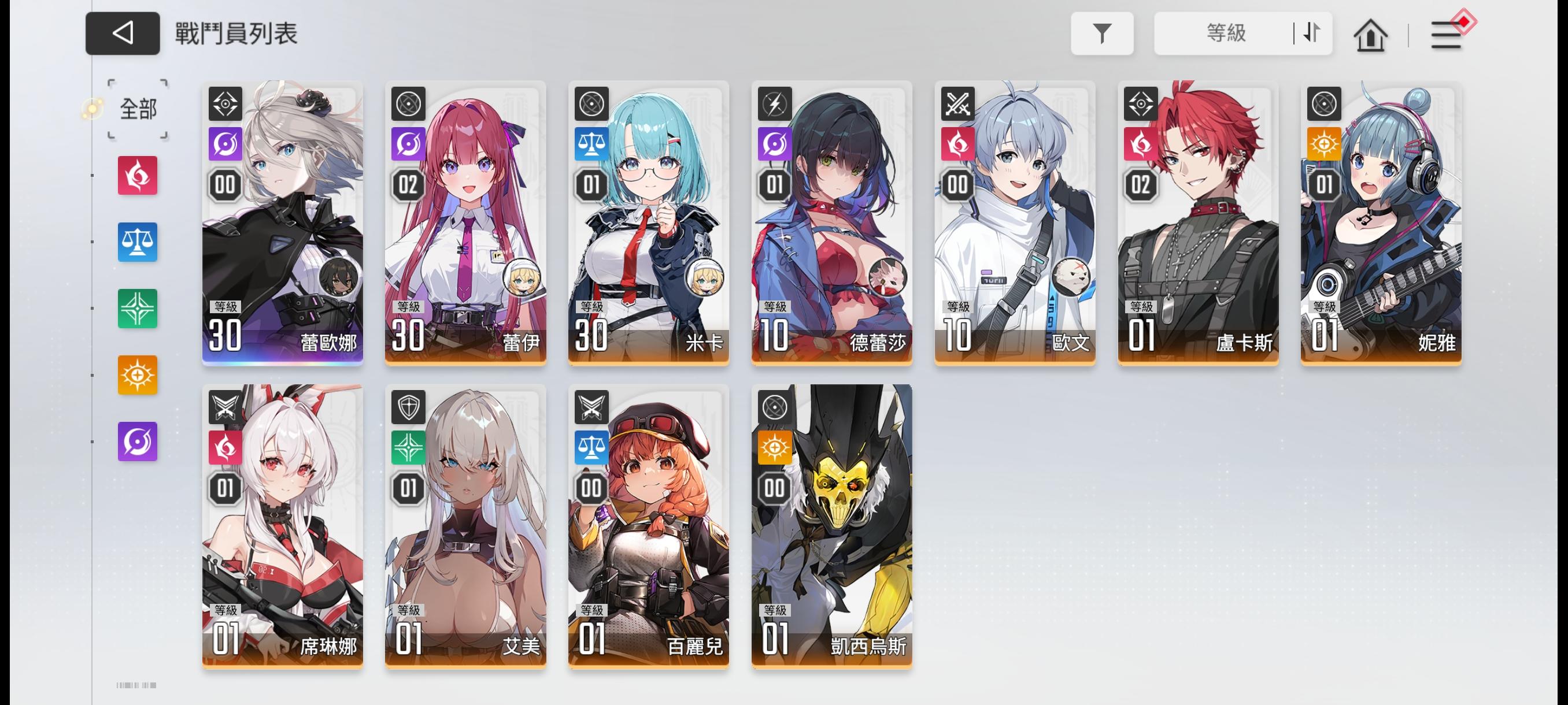Open character 米卡's detail card

click(647, 222)
